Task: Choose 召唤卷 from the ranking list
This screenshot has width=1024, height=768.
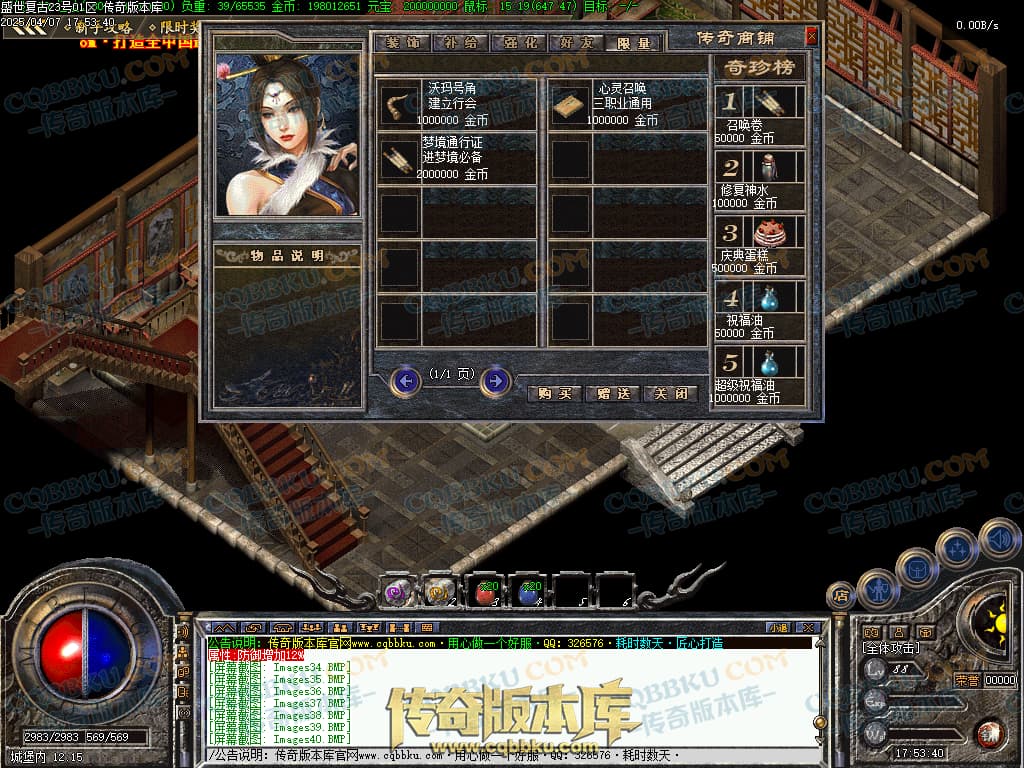Action: click(x=768, y=103)
